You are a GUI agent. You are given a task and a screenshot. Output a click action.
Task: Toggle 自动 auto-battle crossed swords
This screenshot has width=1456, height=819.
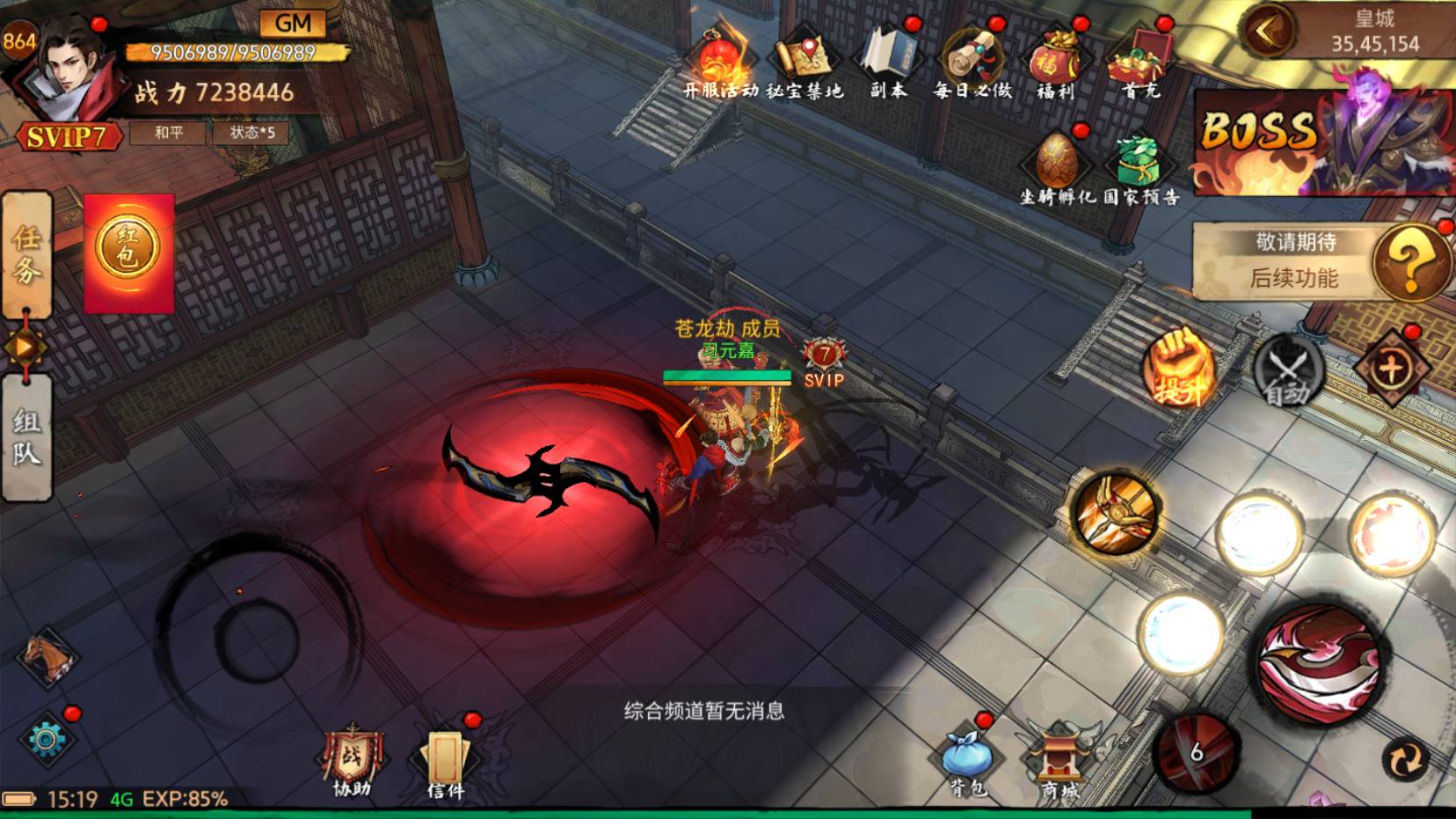coord(1286,371)
